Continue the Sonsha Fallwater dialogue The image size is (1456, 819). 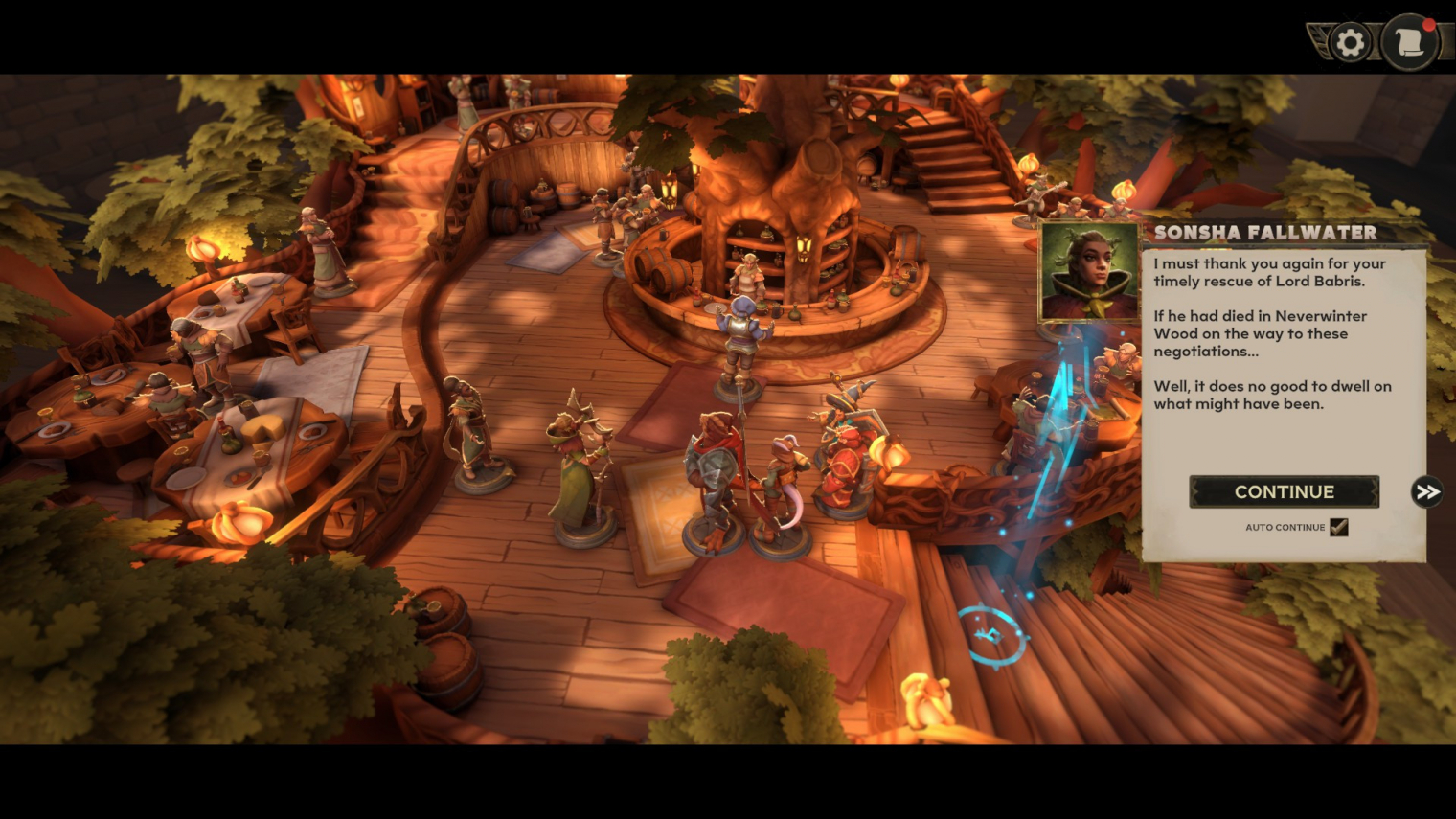(1284, 491)
